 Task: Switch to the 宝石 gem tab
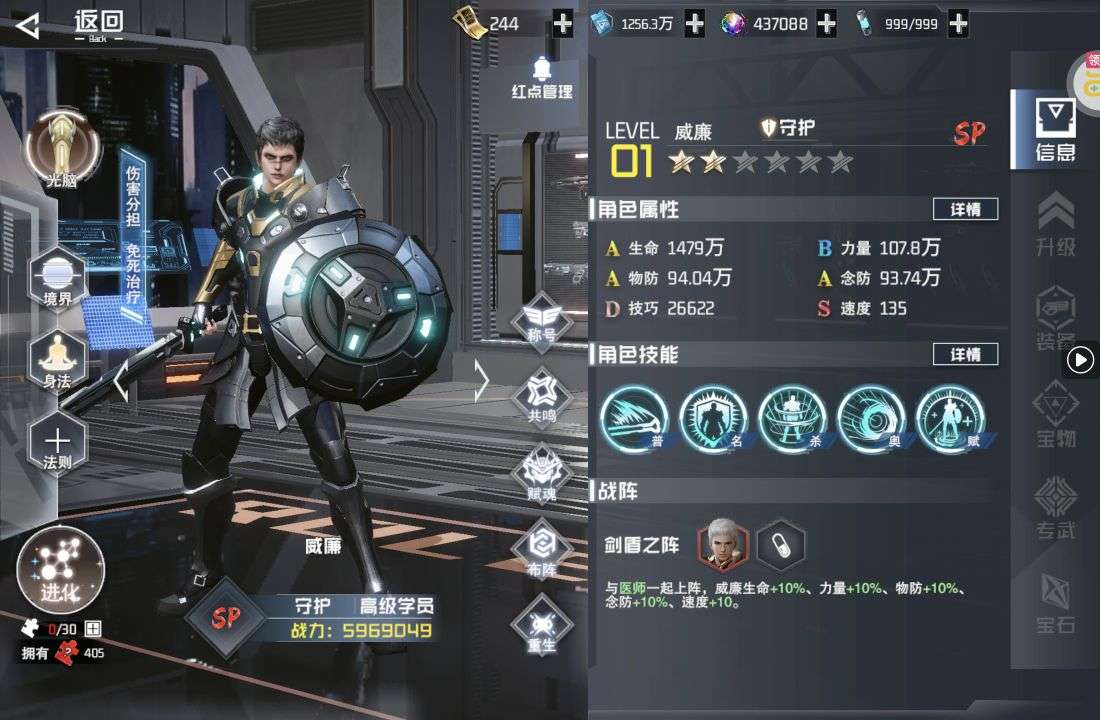tap(1055, 605)
